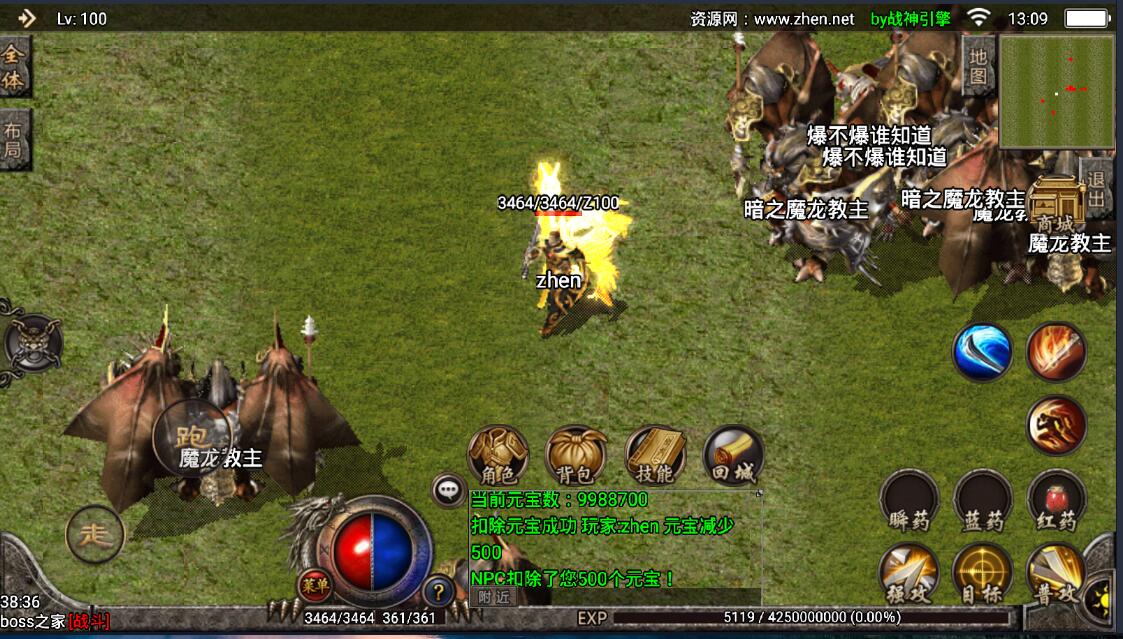Use the 红药 red potion slot
Screen dimensions: 1123x639
click(1056, 500)
